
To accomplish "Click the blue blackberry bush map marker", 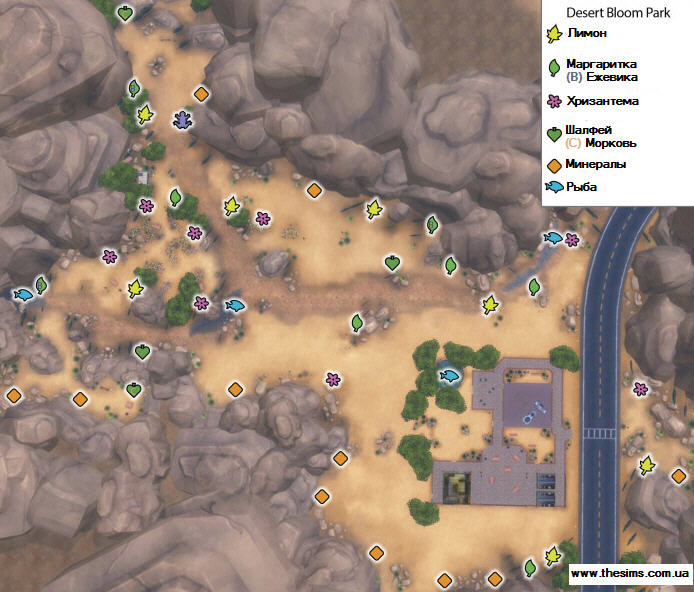I will pos(184,120).
